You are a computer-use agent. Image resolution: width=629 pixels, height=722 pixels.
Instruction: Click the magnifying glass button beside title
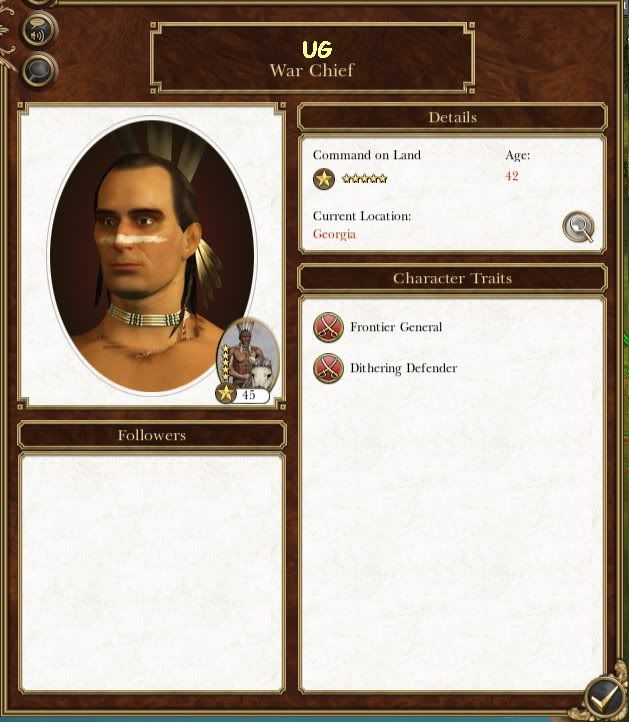click(38, 69)
